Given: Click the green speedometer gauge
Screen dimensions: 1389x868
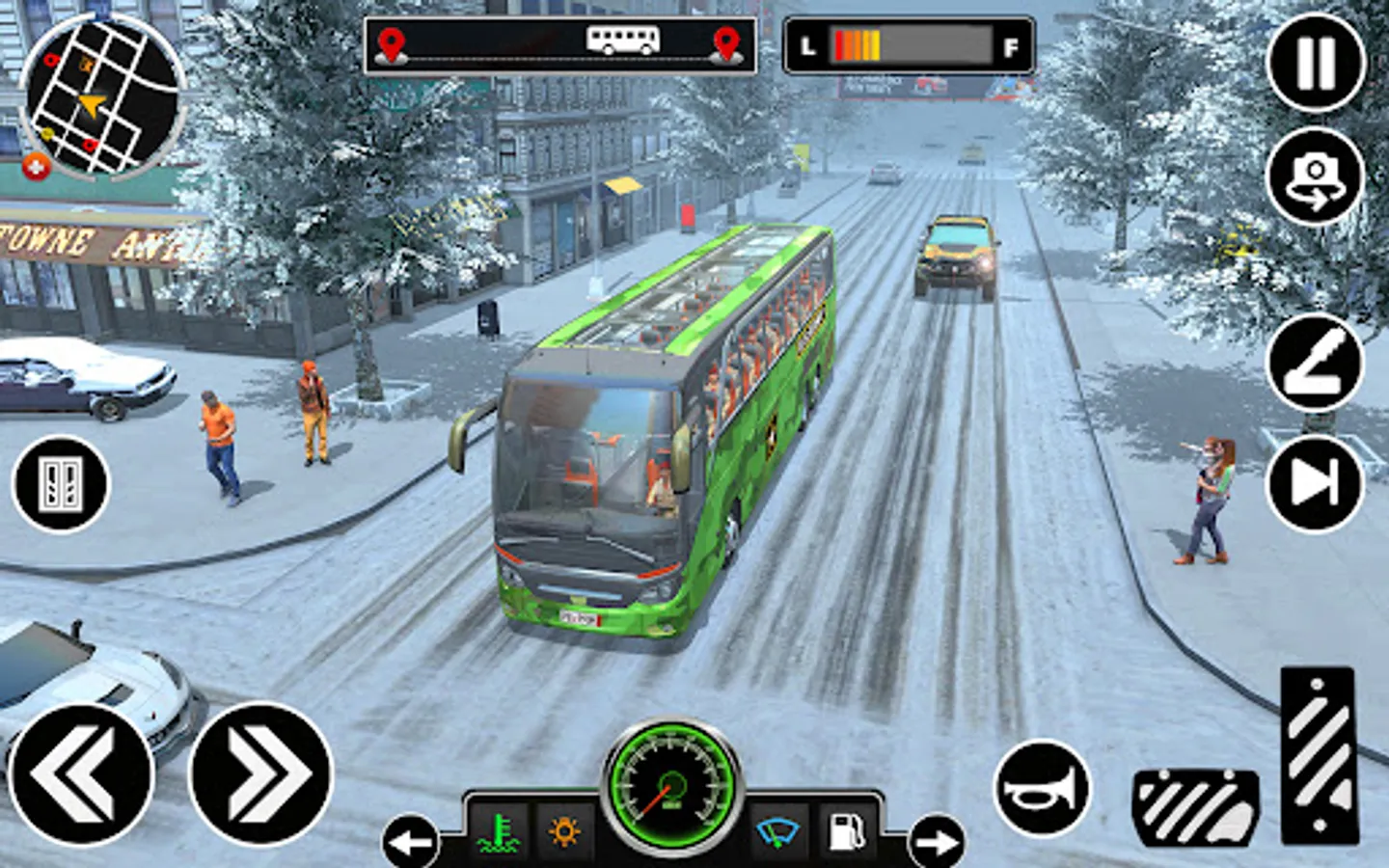Looking at the screenshot, I should click(x=672, y=784).
